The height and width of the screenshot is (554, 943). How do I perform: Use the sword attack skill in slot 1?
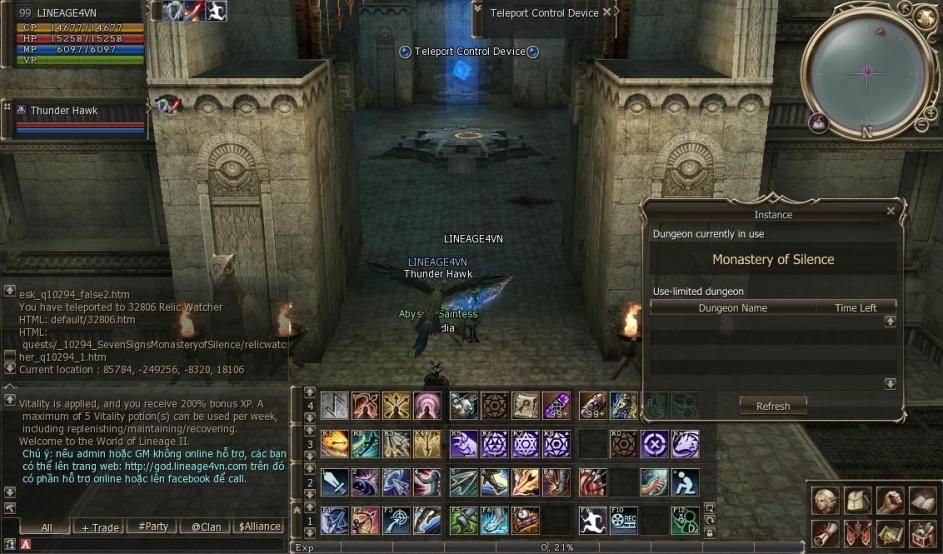pos(335,483)
